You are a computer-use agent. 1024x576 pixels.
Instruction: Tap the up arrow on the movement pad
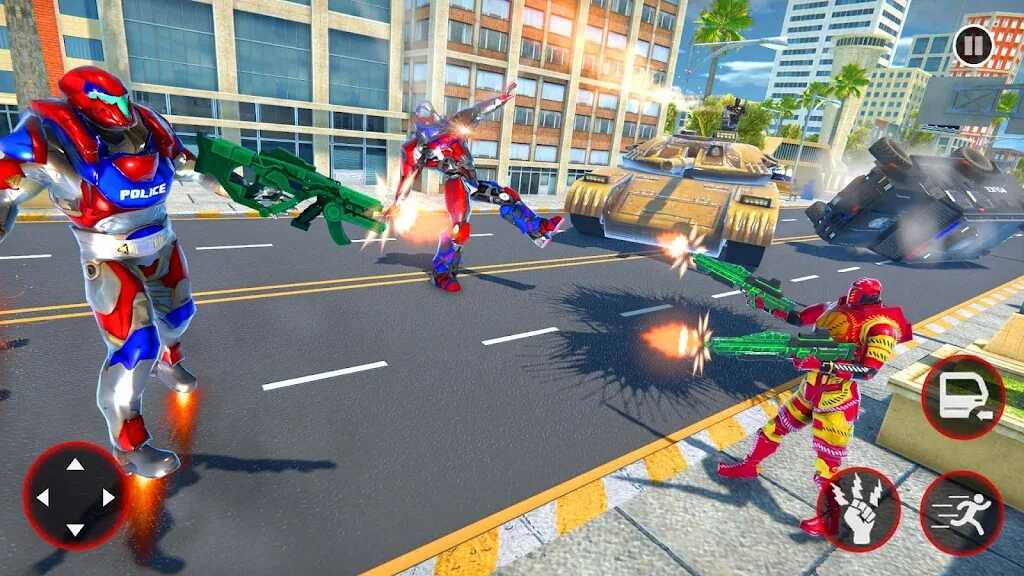click(75, 465)
